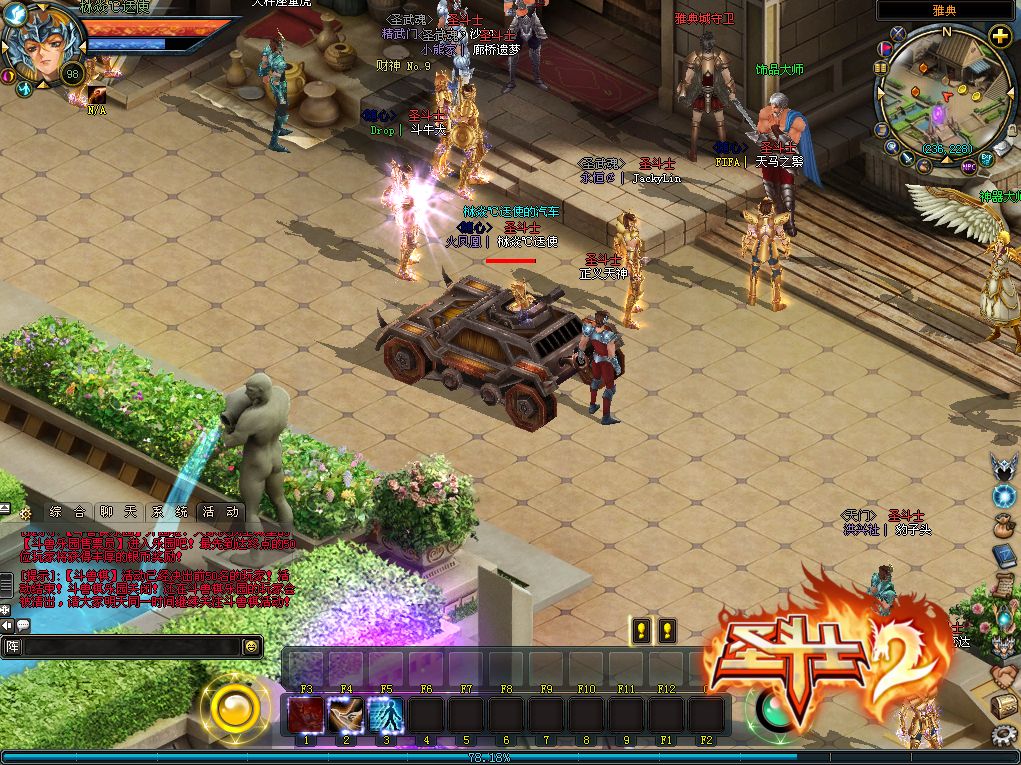Screen dimensions: 1021x765
Task: Switch to the 系统 chat tab
Action: coord(174,511)
